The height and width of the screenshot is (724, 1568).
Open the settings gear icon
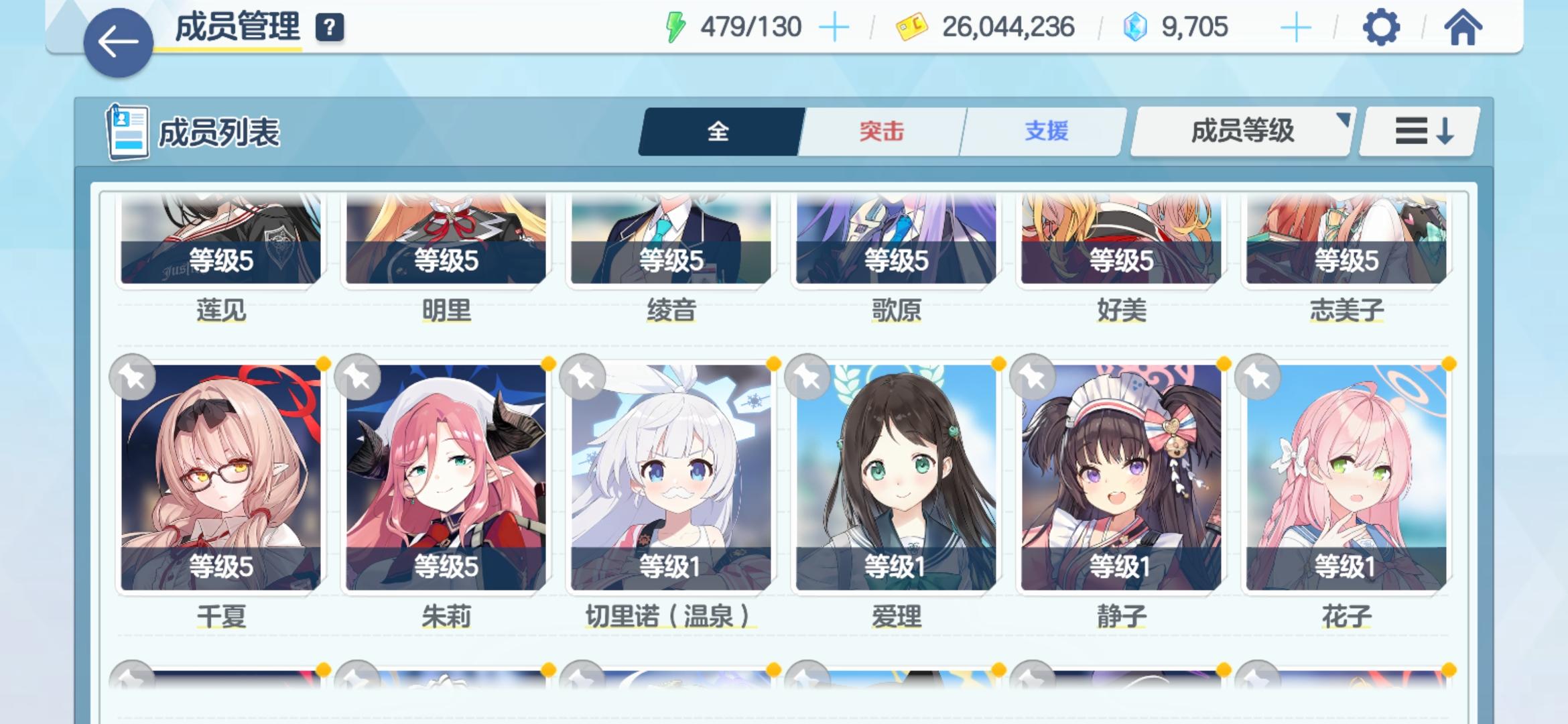(1381, 28)
